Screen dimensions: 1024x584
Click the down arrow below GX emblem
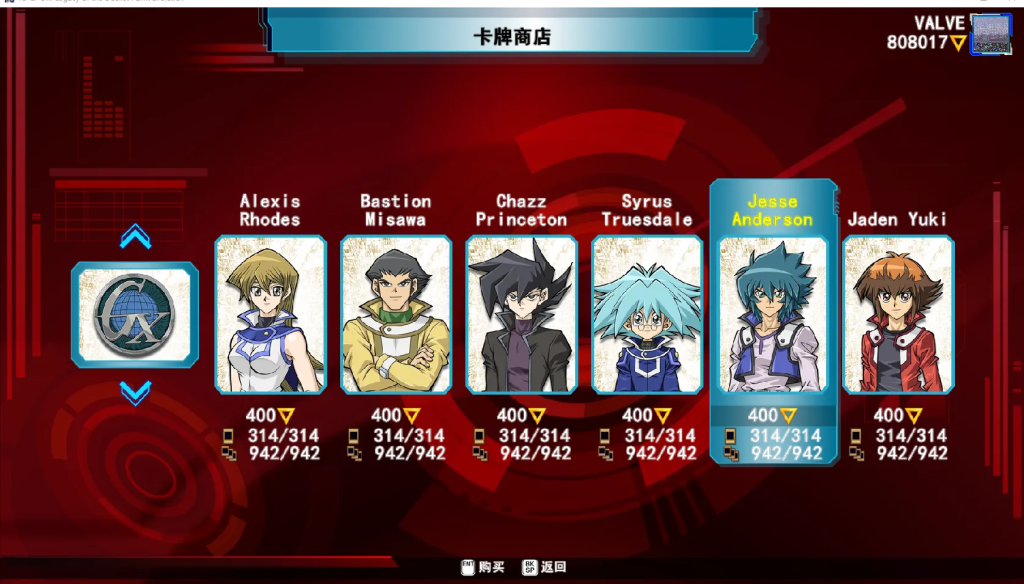click(135, 393)
